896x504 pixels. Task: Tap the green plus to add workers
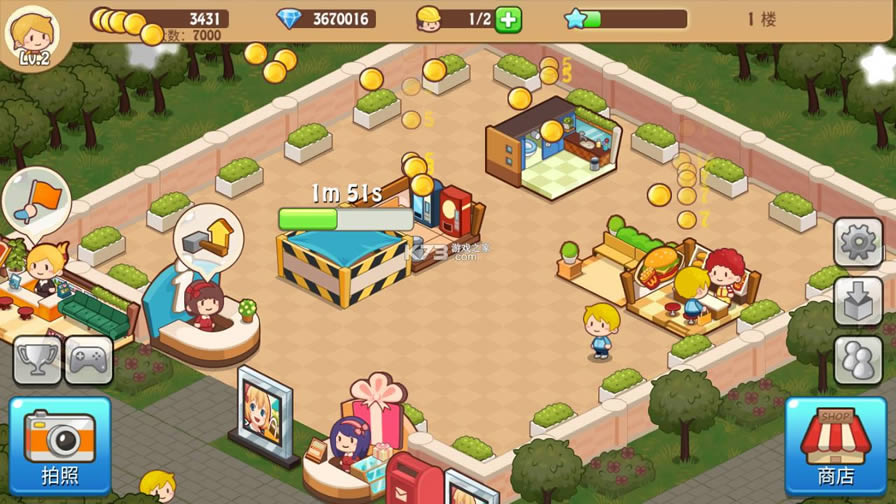(508, 19)
